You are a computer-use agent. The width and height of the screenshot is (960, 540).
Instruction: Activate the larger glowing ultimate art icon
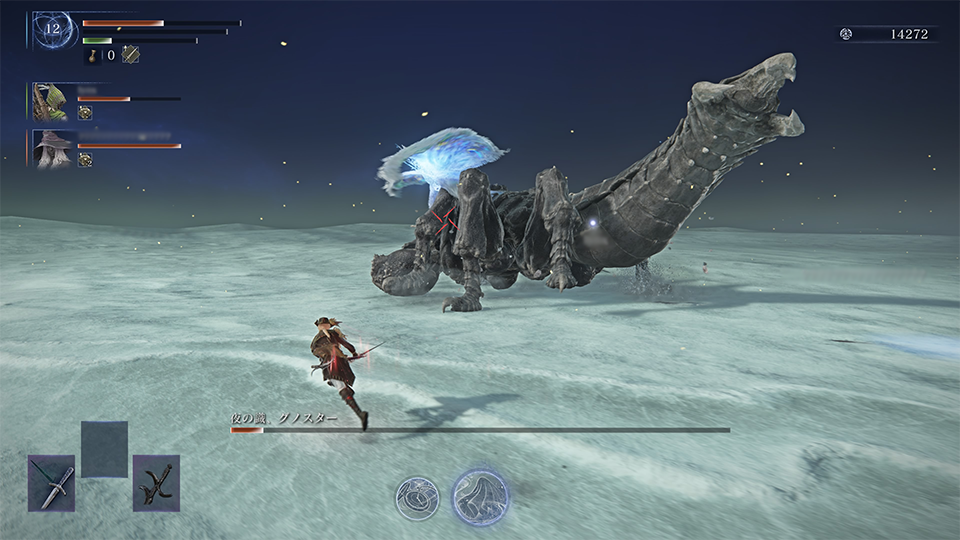pyautogui.click(x=480, y=495)
